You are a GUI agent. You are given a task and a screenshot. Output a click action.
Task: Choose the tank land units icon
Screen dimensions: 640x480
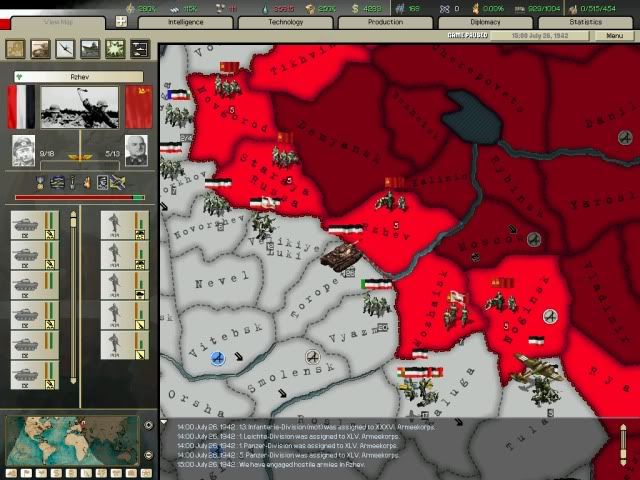tap(41, 47)
